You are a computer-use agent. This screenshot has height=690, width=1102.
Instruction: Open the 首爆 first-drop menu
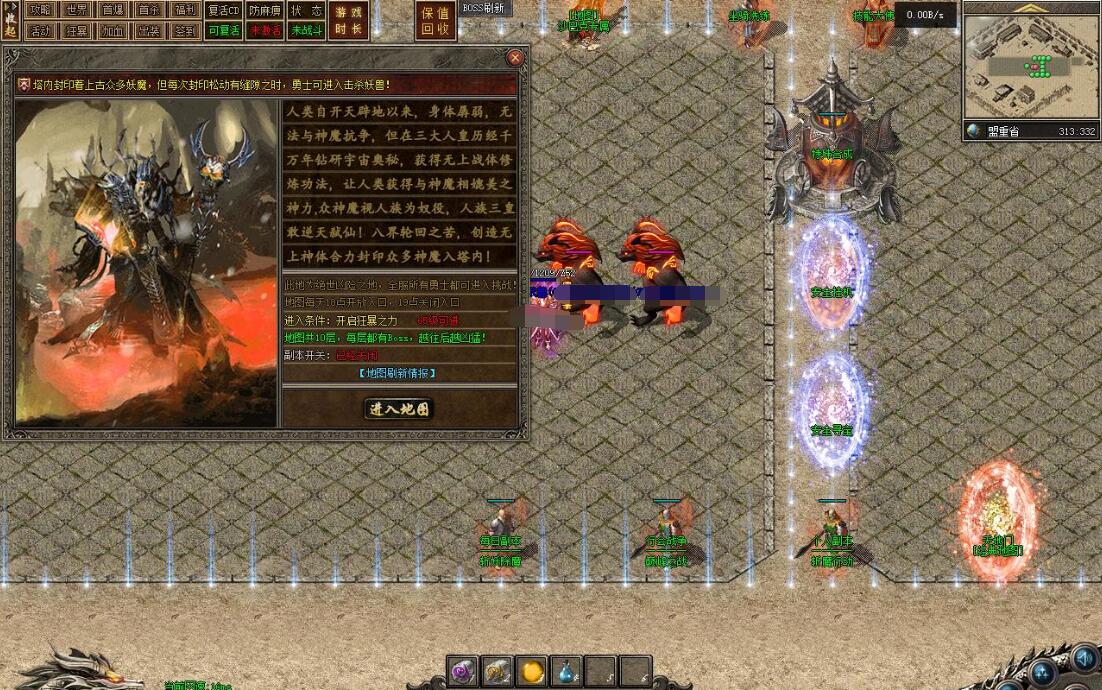[x=113, y=10]
